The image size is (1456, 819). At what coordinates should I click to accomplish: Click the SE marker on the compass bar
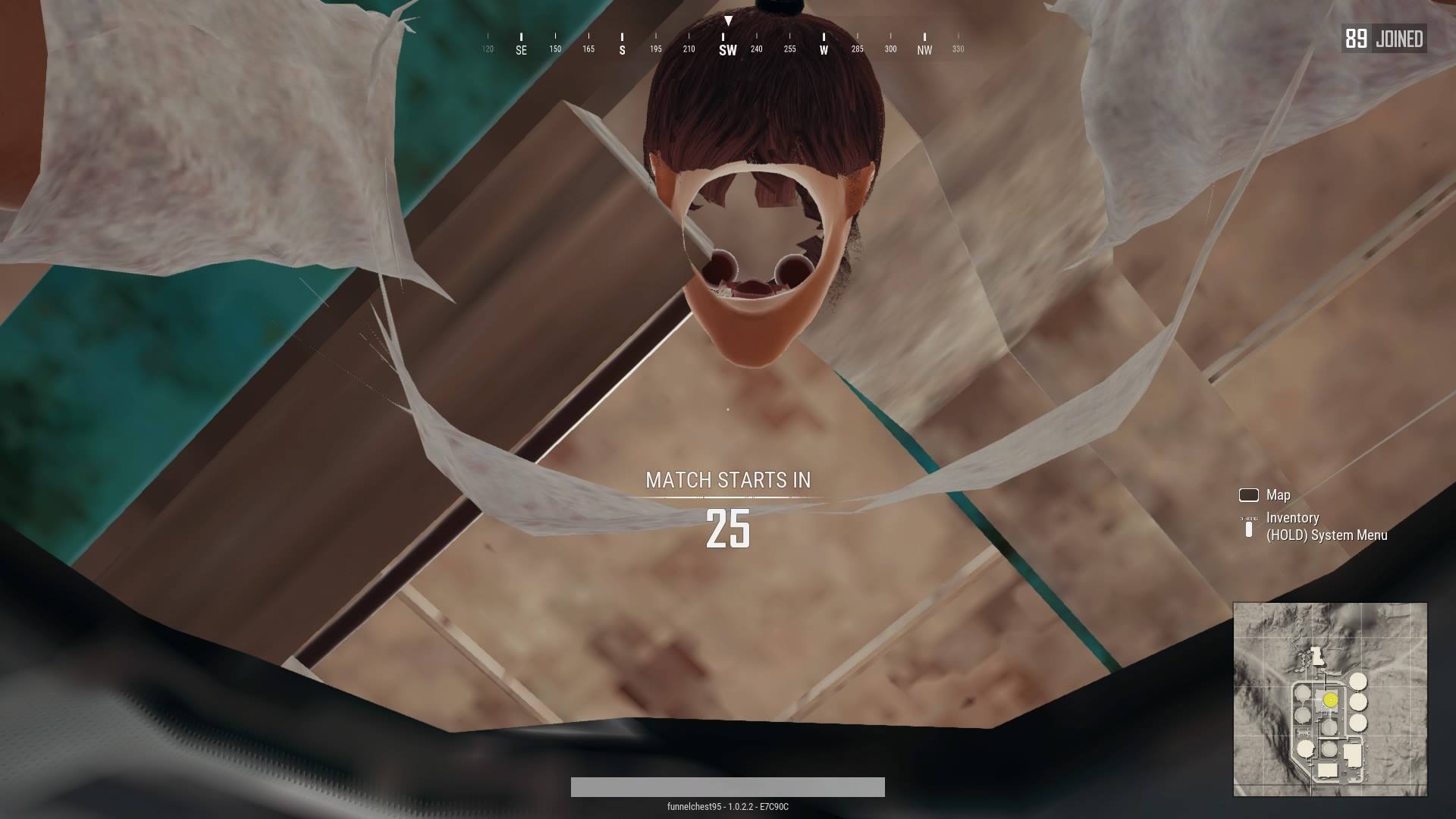tap(521, 49)
